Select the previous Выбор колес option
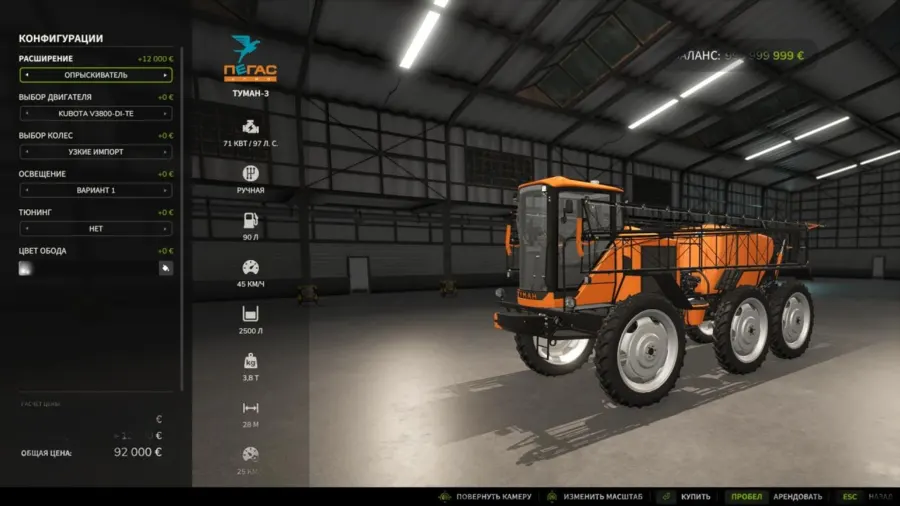 click(x=26, y=152)
